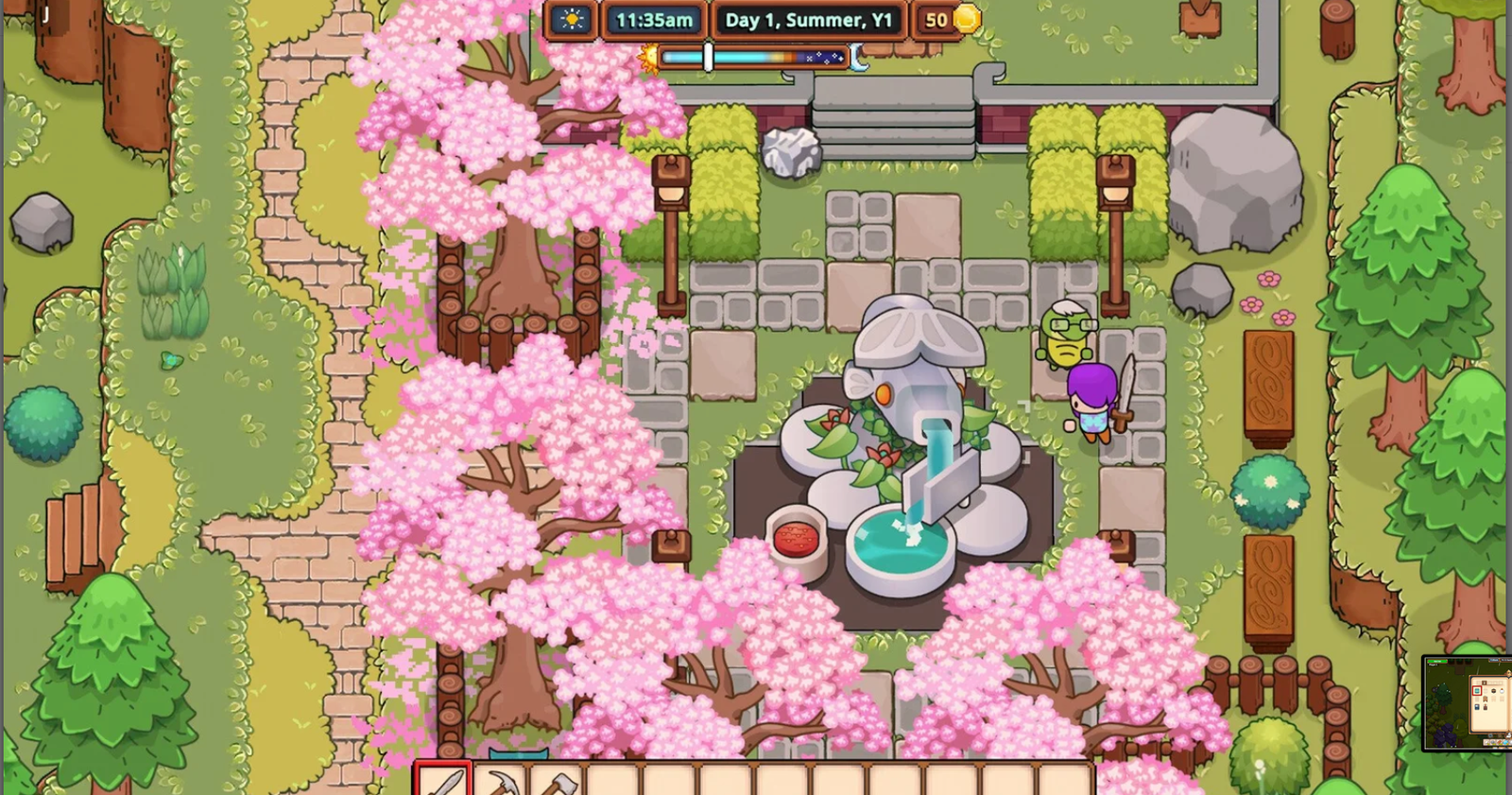
Task: Open the Day 1, Summer, Y1 date panel
Action: click(x=810, y=20)
